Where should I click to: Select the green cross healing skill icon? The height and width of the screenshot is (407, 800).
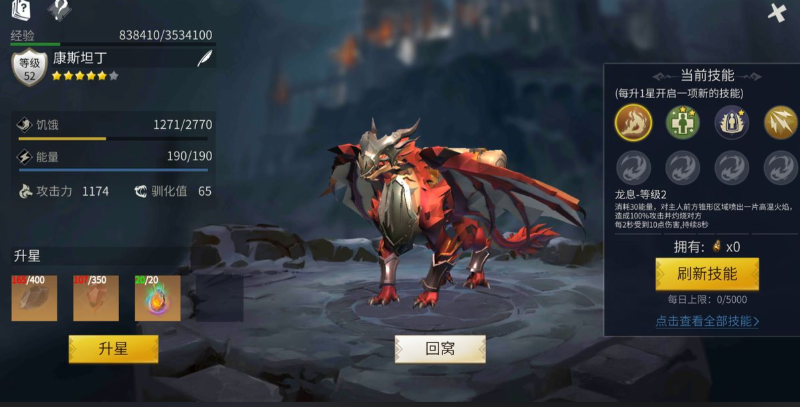(x=682, y=122)
